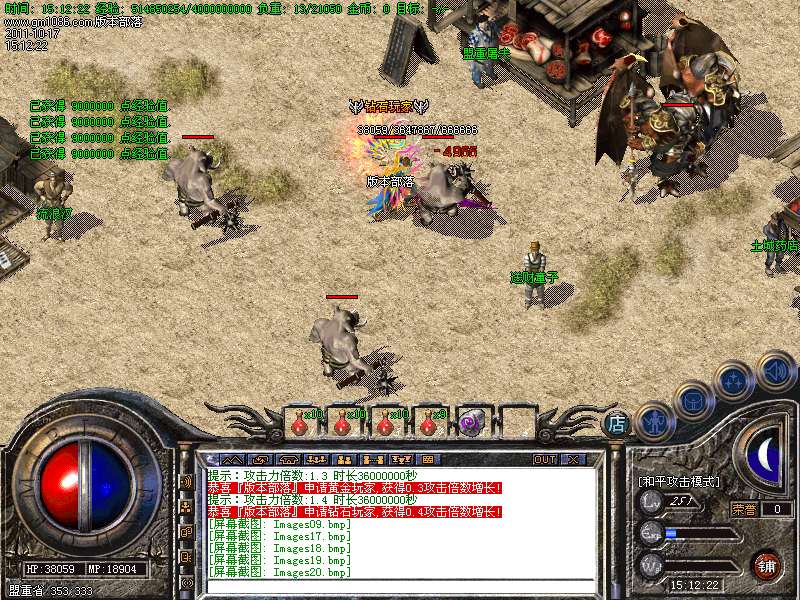800x600 pixels.
Task: Use the fourth red potion marked x9
Action: coord(429,423)
